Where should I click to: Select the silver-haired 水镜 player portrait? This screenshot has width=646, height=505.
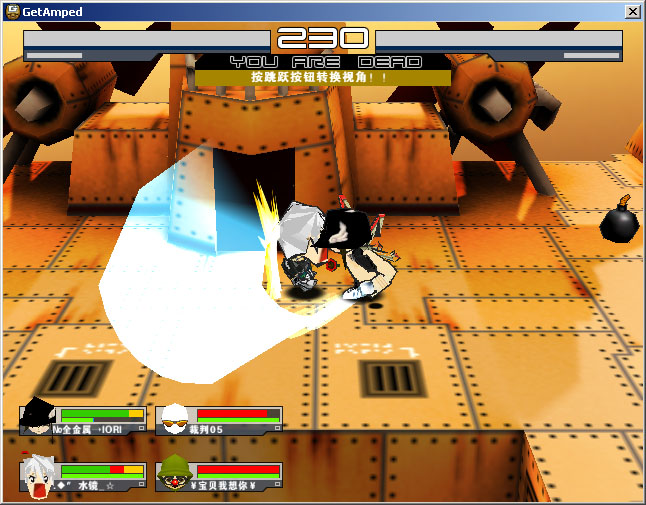(x=38, y=474)
